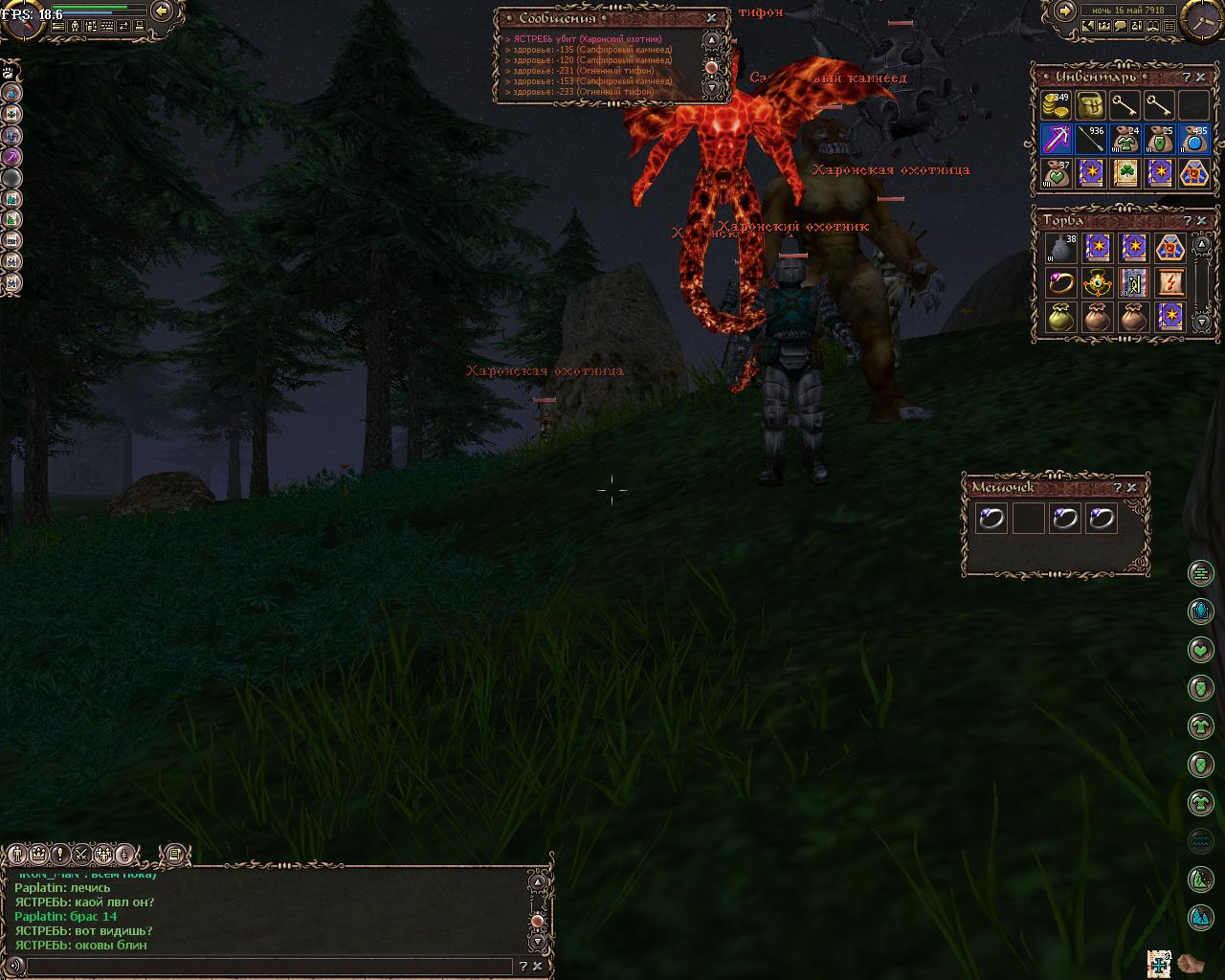Close the Сообщения messages window
Screen dimensions: 1225x980
coord(711,17)
